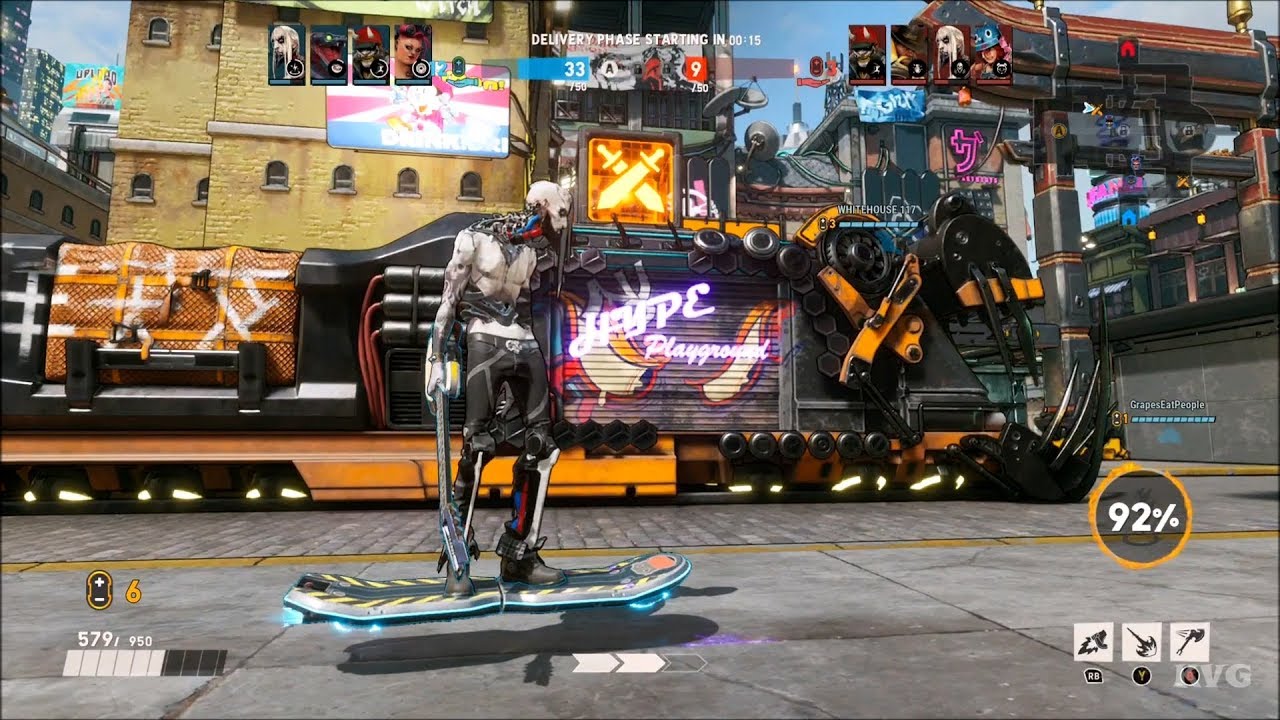Click the power cell battery icon
The height and width of the screenshot is (720, 1280).
coord(98,590)
